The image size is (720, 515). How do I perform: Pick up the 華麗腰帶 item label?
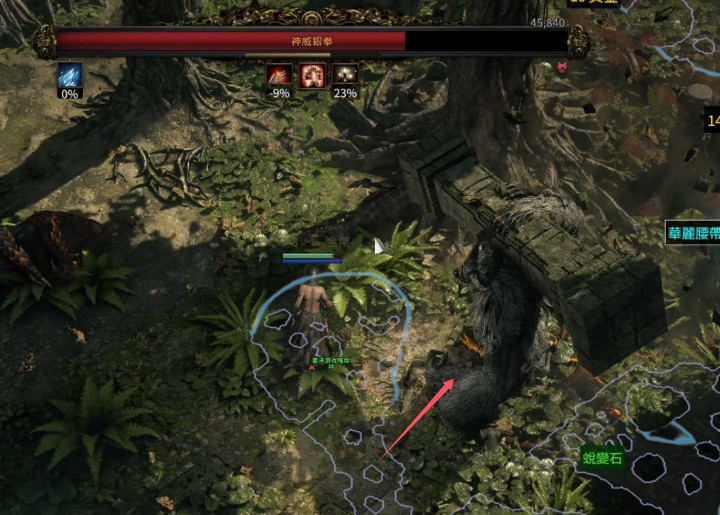coord(693,235)
